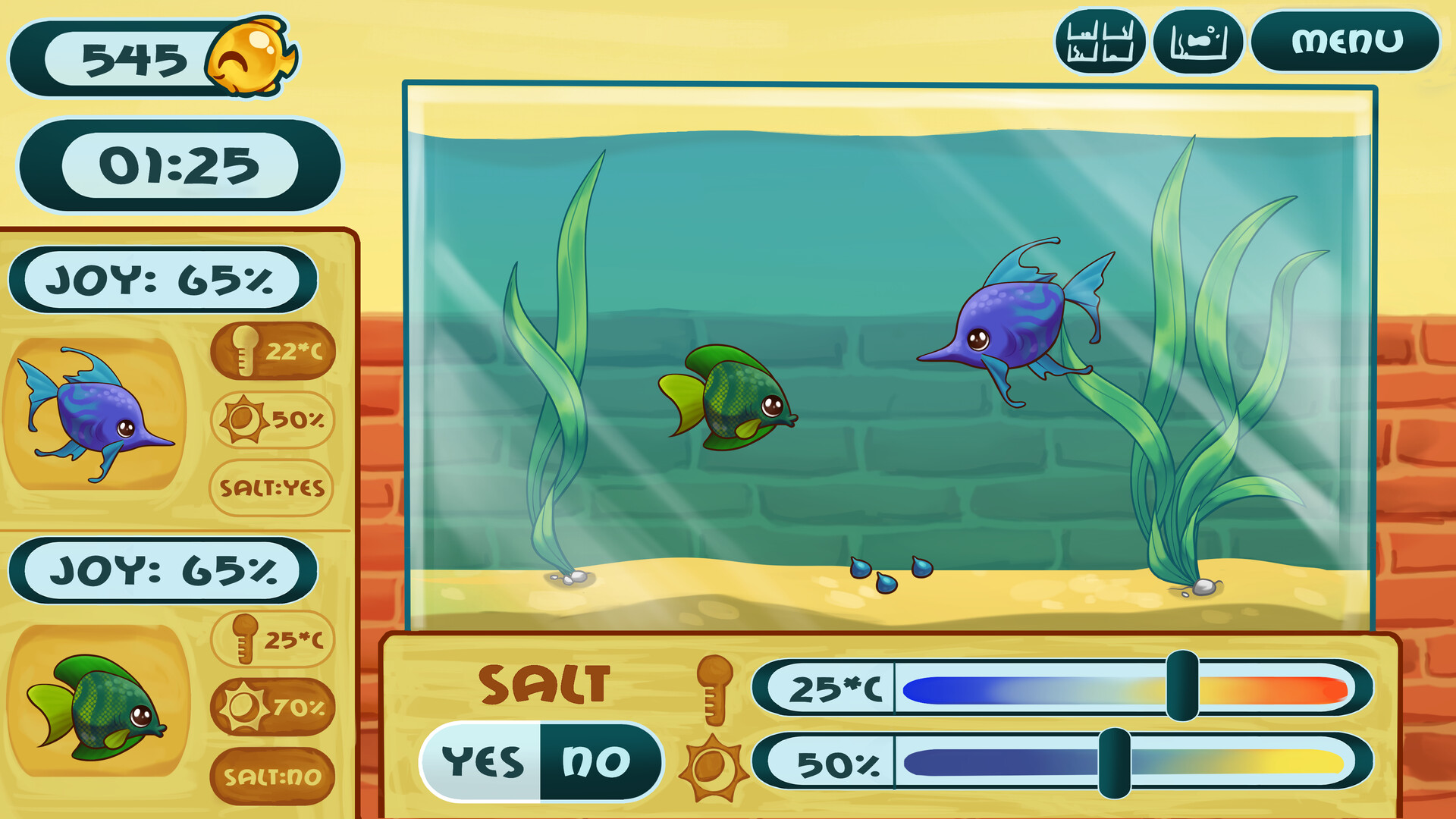Click the first JOY: 65% header
The height and width of the screenshot is (819, 1456).
(x=167, y=279)
